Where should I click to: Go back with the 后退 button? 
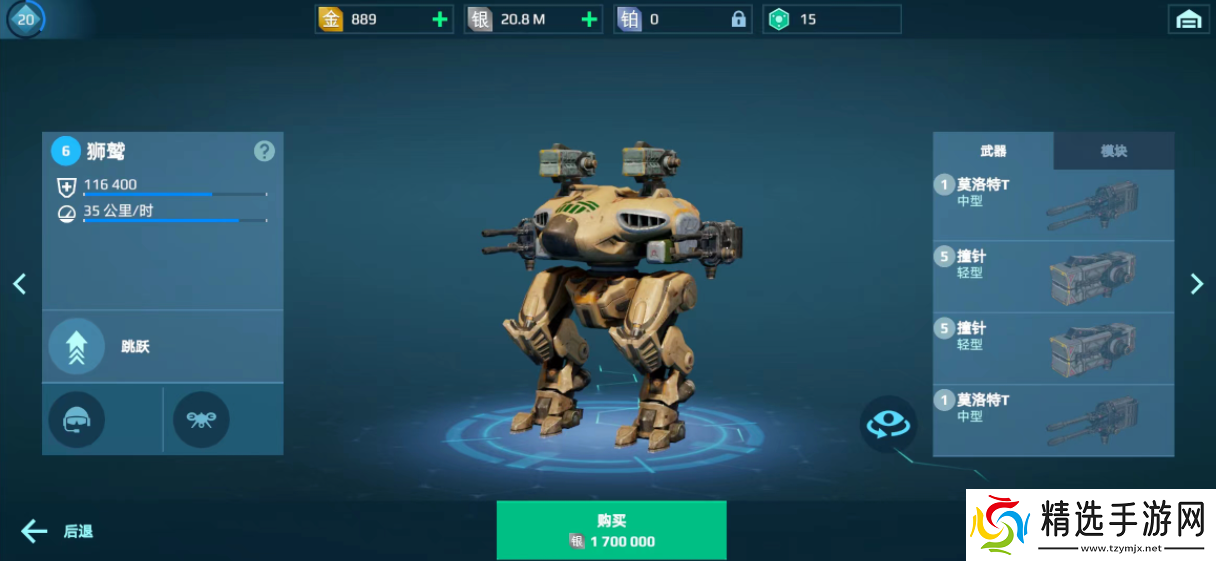click(58, 531)
